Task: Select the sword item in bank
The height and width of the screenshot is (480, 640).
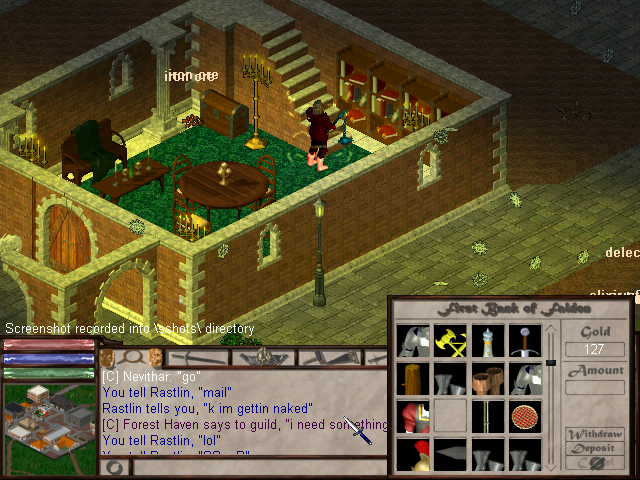Action: pyautogui.click(x=524, y=341)
